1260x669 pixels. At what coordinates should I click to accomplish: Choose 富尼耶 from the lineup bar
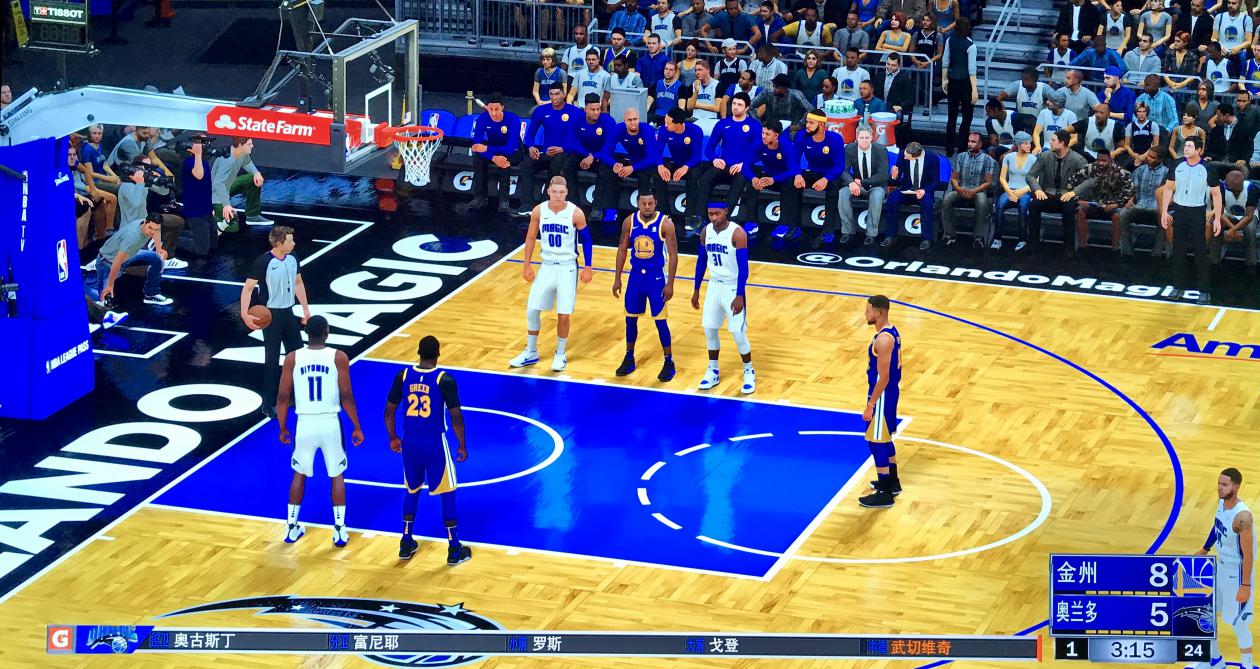click(376, 642)
